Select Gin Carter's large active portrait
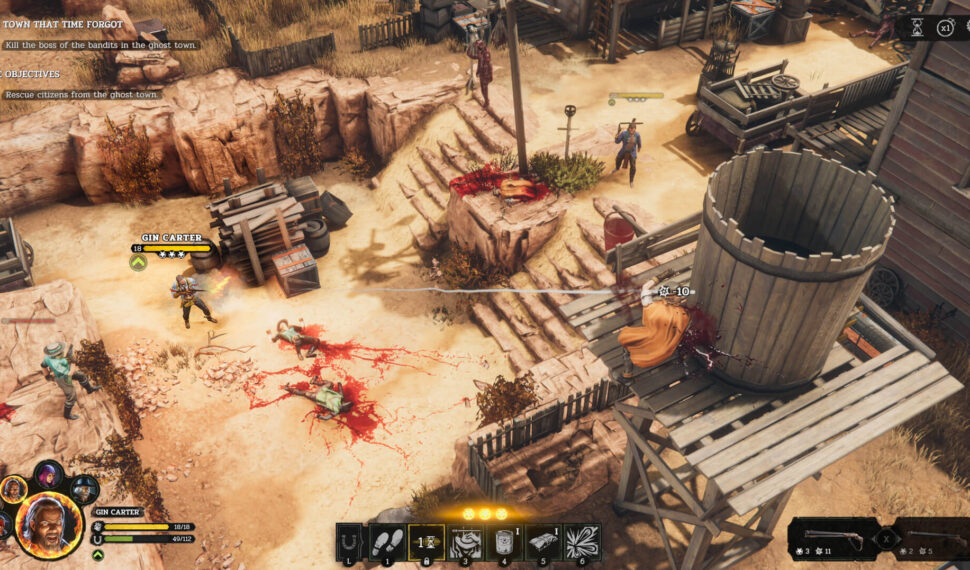 pos(48,524)
